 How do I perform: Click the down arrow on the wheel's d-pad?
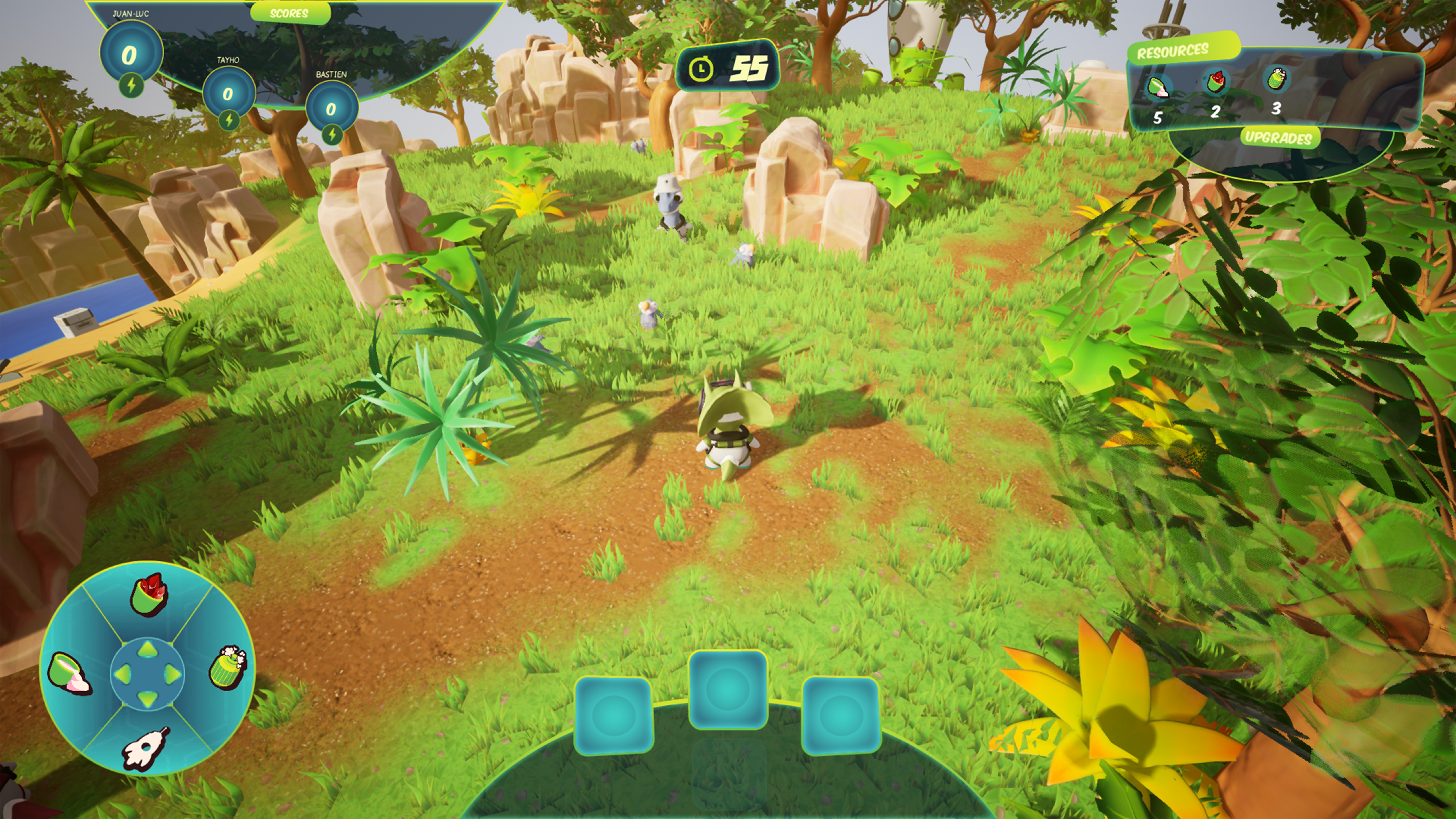coord(147,699)
